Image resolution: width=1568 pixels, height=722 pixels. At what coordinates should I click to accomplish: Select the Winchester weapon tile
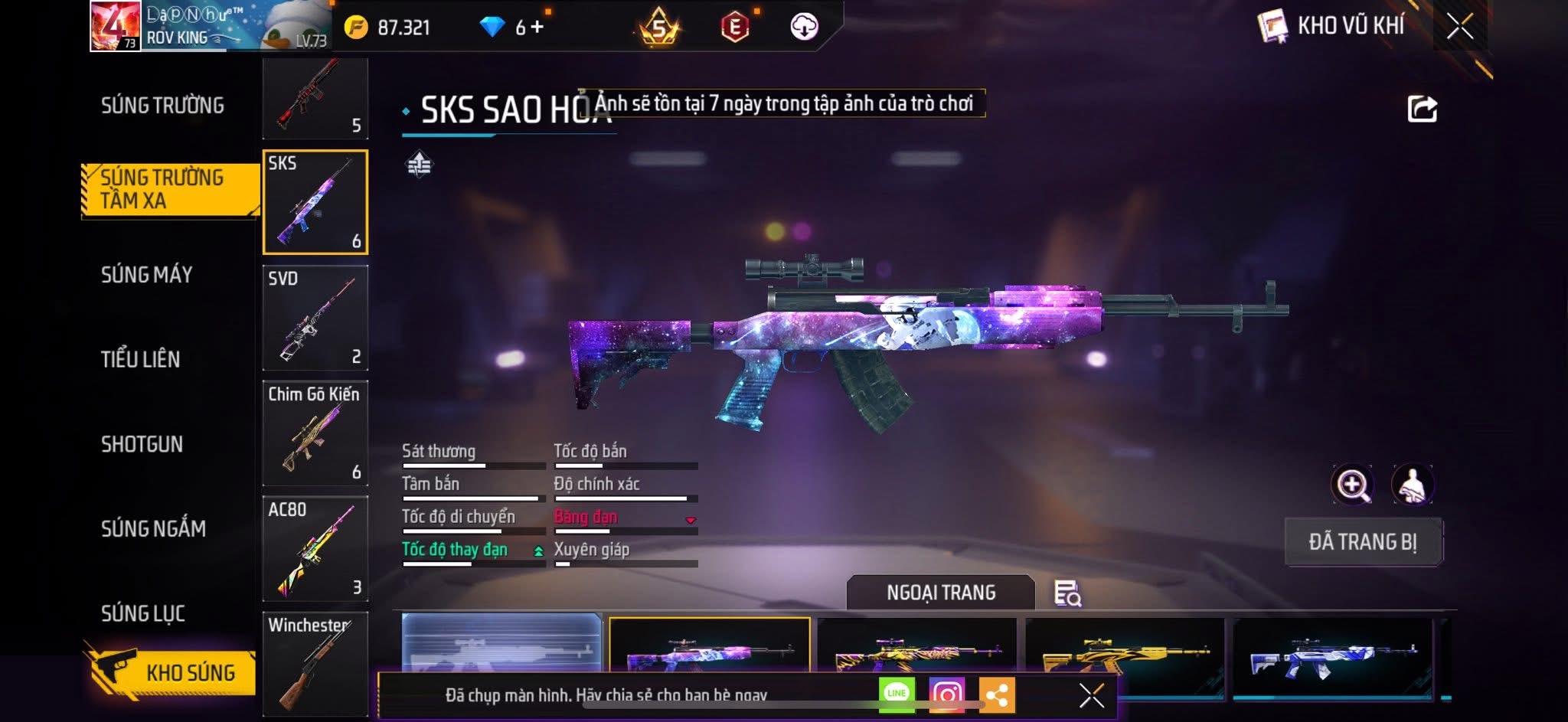click(315, 663)
